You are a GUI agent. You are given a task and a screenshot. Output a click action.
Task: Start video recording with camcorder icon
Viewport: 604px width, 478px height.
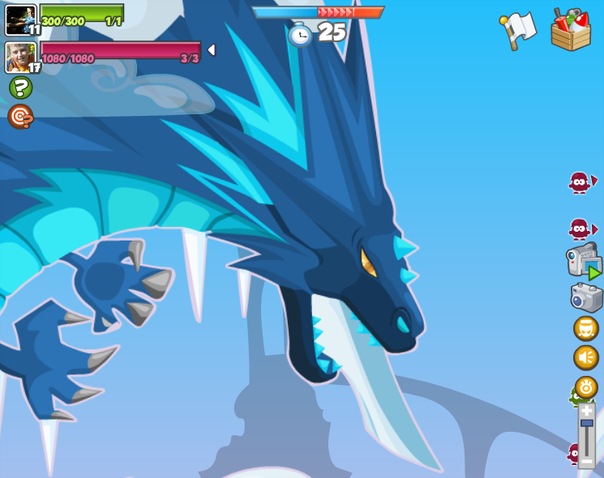click(584, 261)
